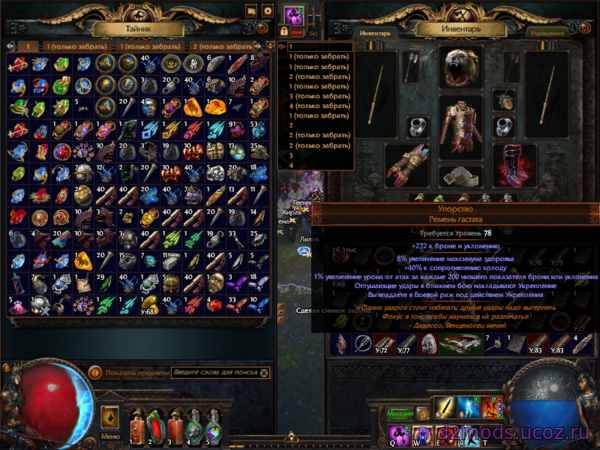The width and height of the screenshot is (600, 450).
Task: Select the equipped belt slot
Action: pos(463,176)
